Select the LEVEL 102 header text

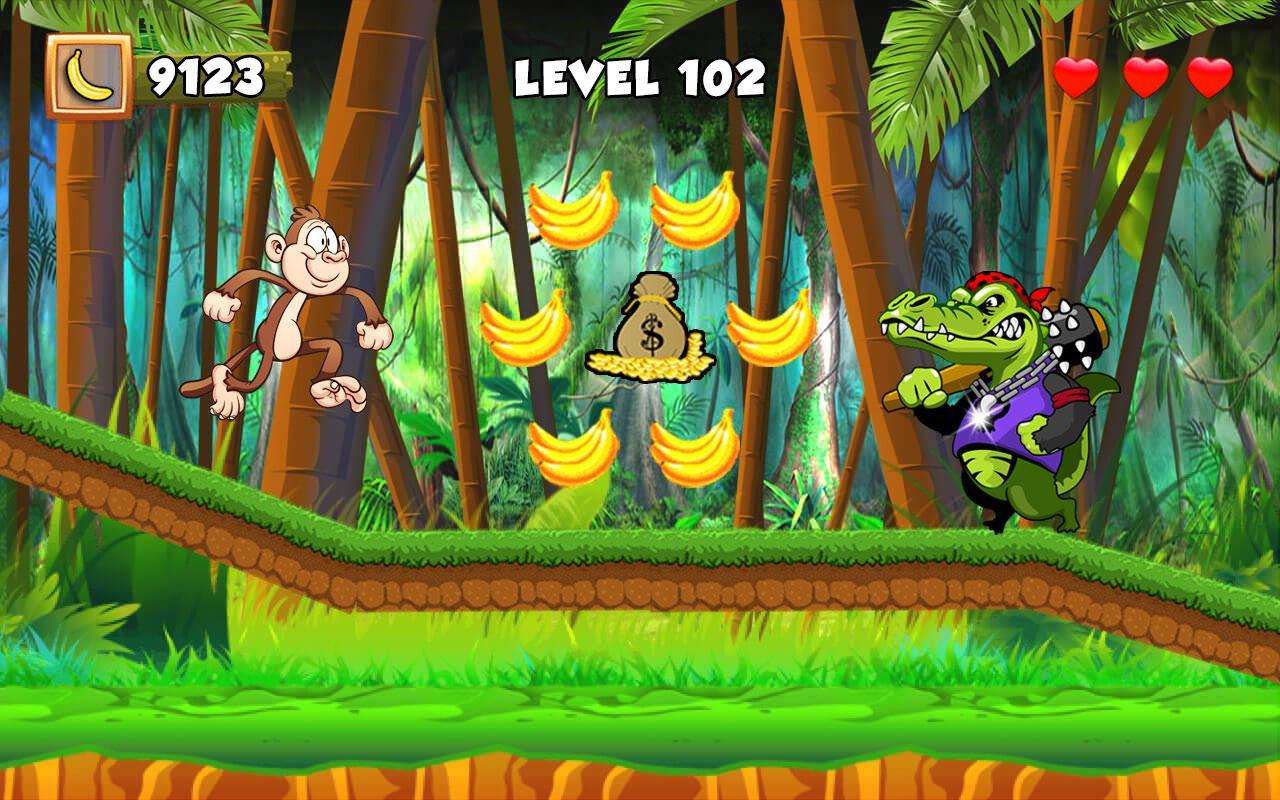click(640, 78)
